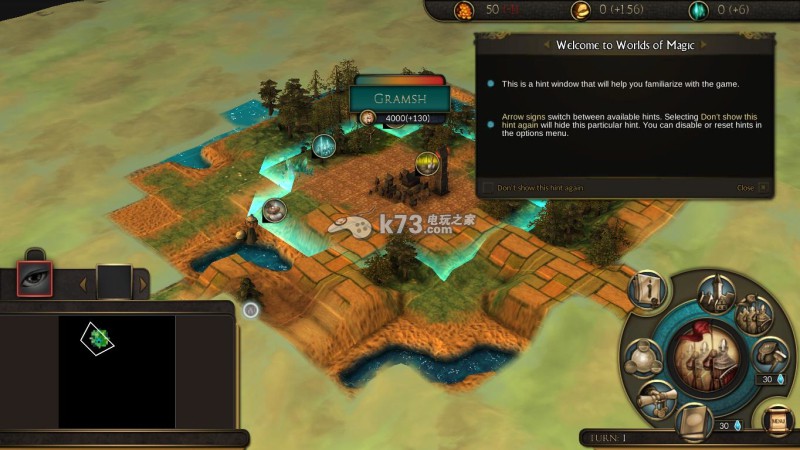This screenshot has width=800, height=450.
Task: Select the crystal resource marker on map
Action: [x=322, y=146]
